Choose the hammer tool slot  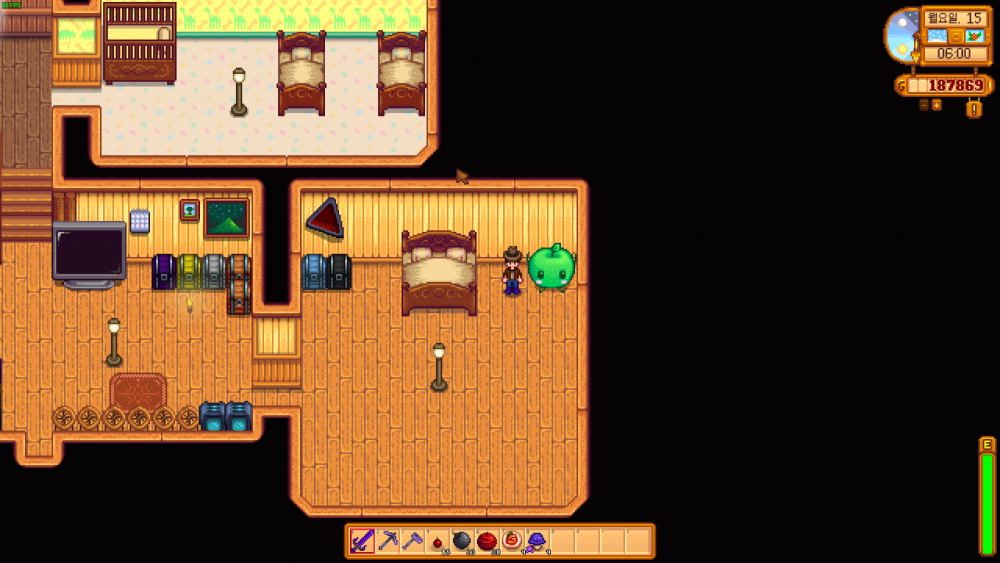[412, 541]
